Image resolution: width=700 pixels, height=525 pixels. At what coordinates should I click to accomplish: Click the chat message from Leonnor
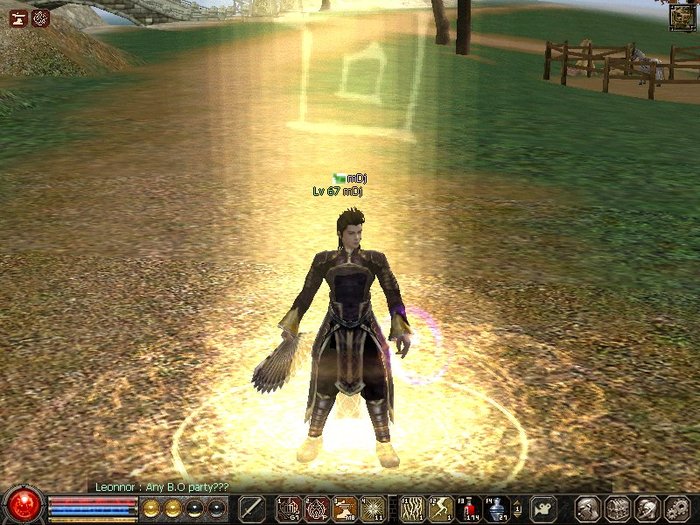pyautogui.click(x=161, y=486)
